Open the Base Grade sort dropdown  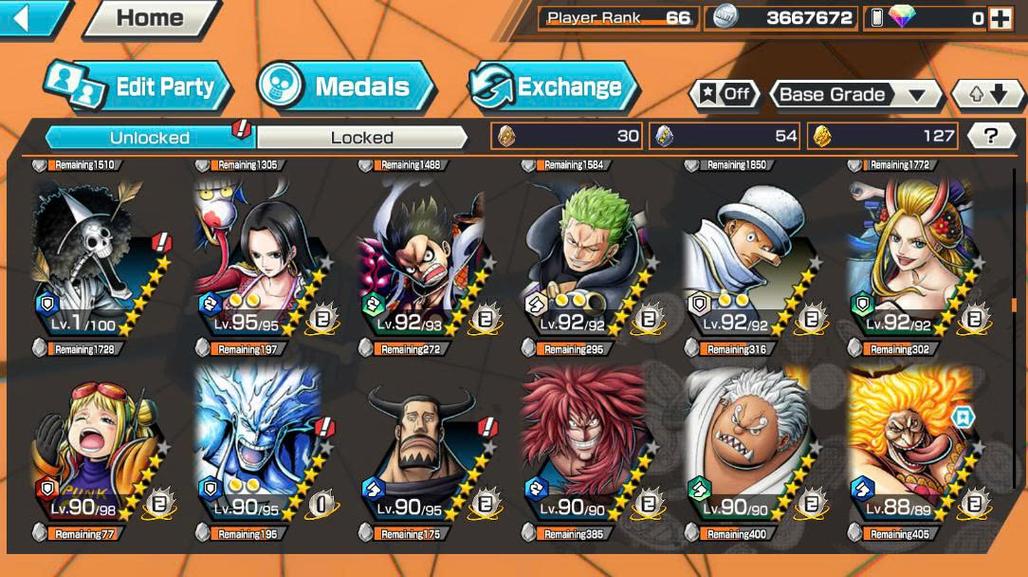855,95
